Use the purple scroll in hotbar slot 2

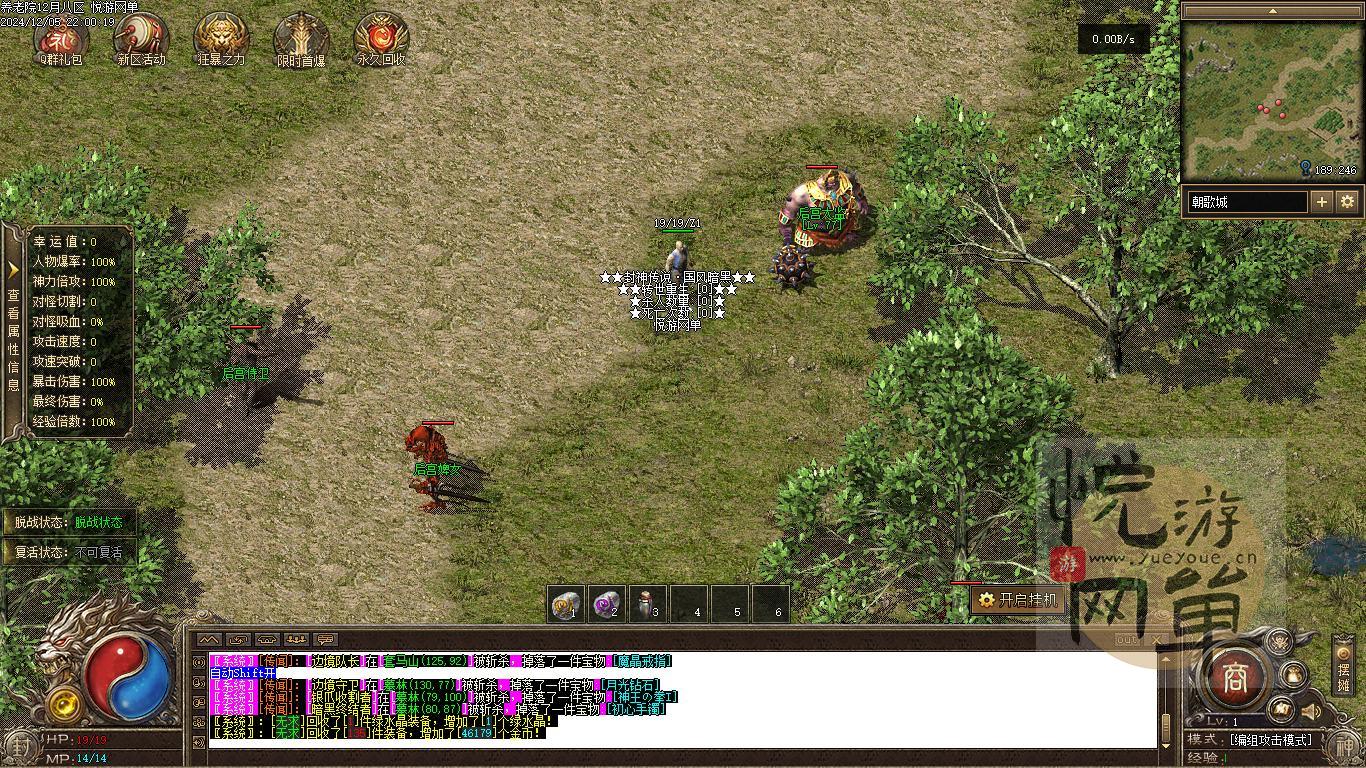pyautogui.click(x=607, y=604)
